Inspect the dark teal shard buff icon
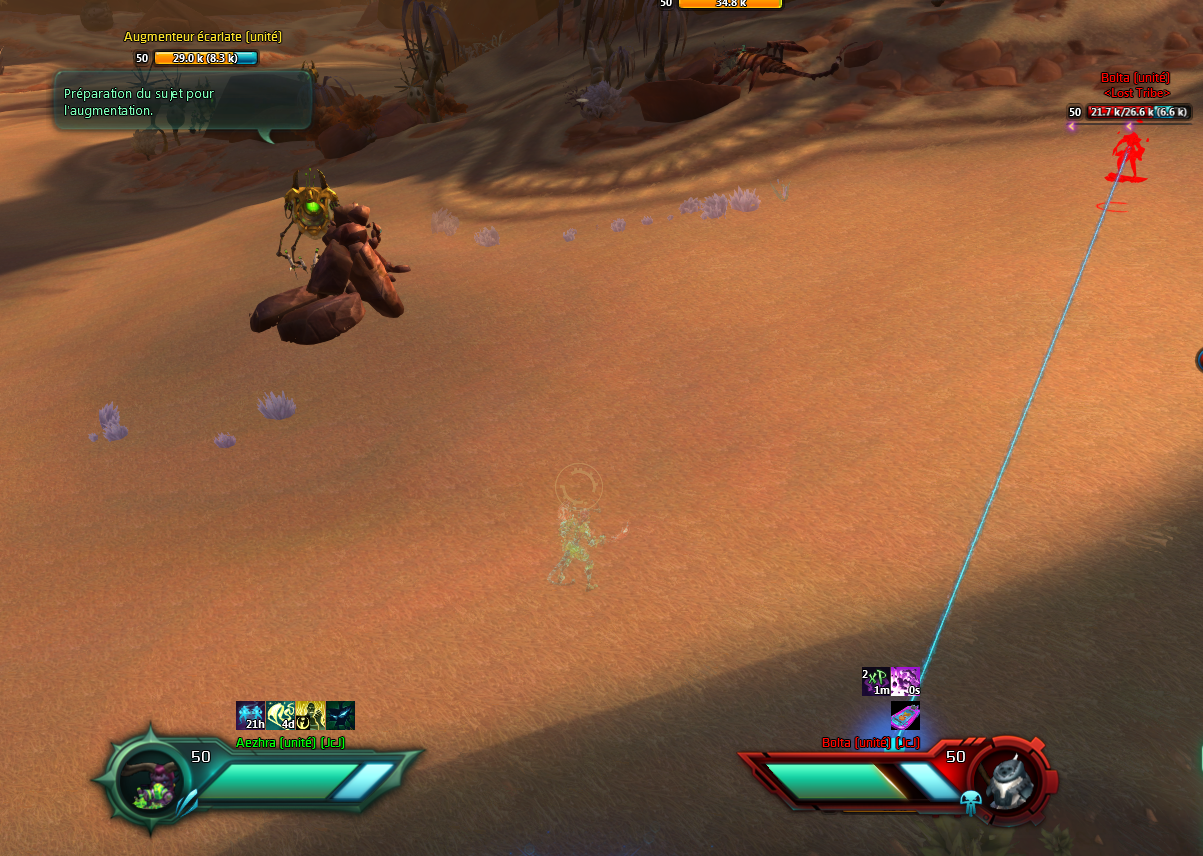 [340, 715]
